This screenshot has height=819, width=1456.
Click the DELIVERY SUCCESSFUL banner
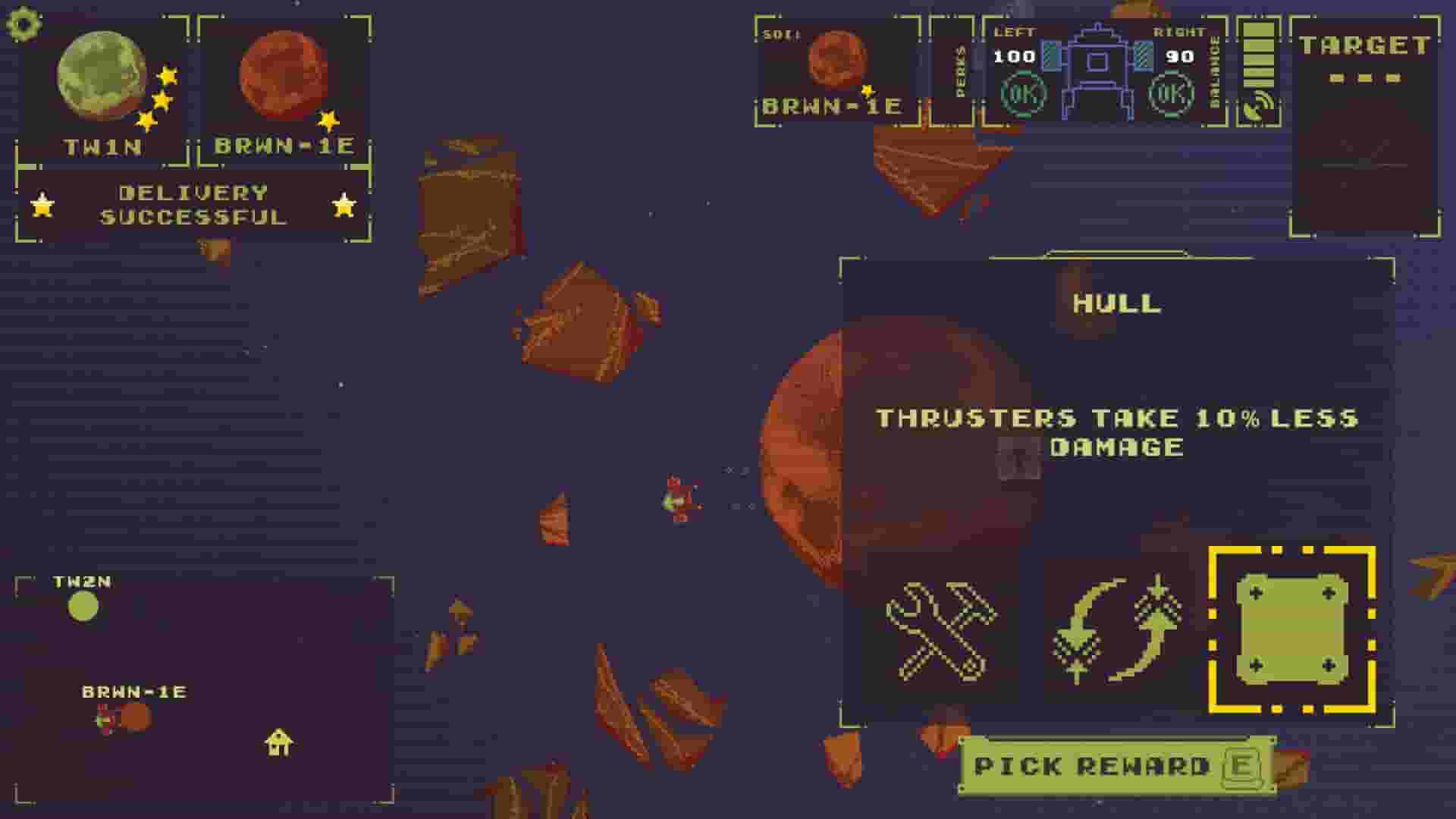(195, 203)
